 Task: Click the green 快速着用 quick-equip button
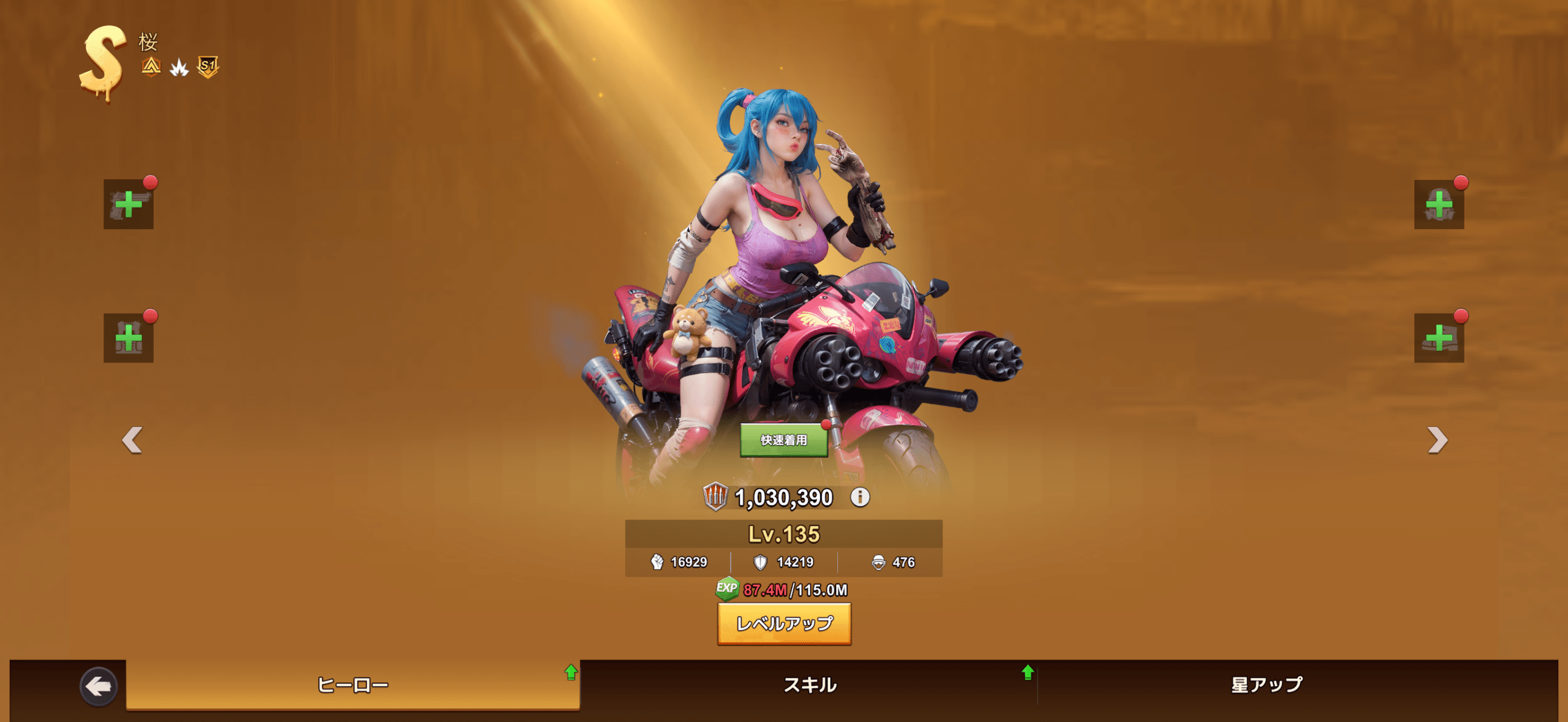[x=783, y=440]
